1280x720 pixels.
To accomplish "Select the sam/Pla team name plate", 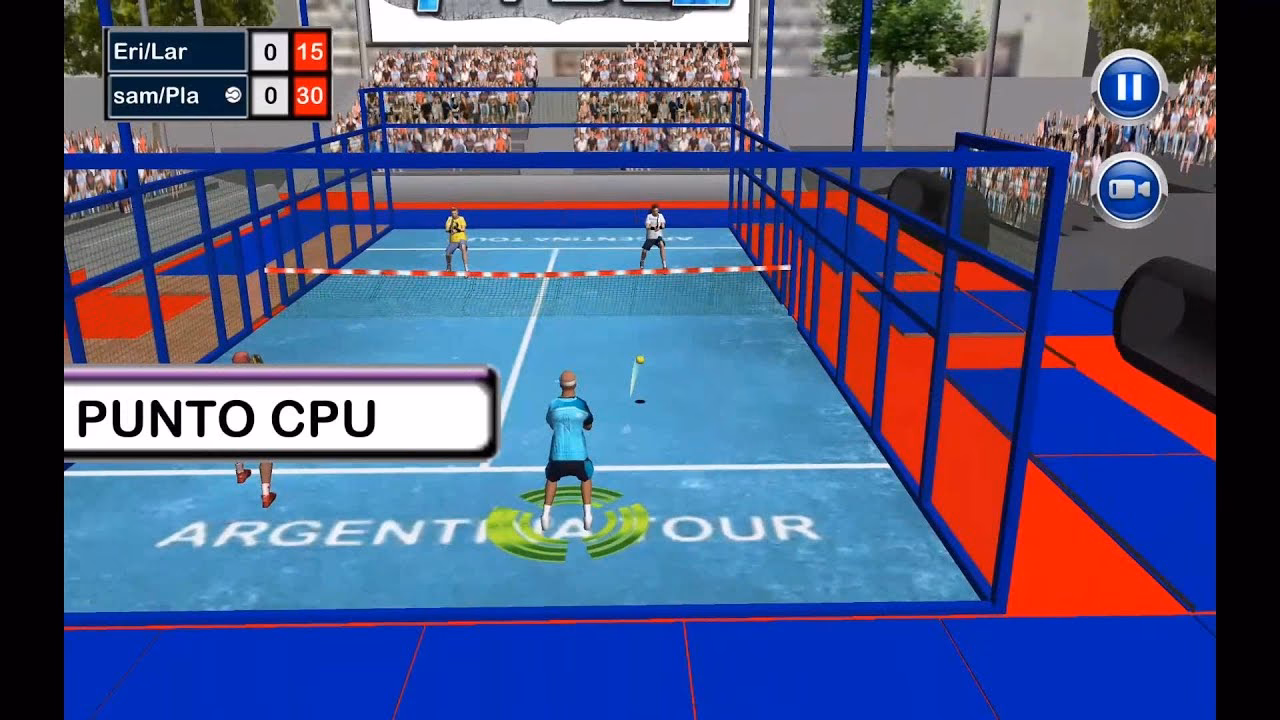I will click(170, 94).
